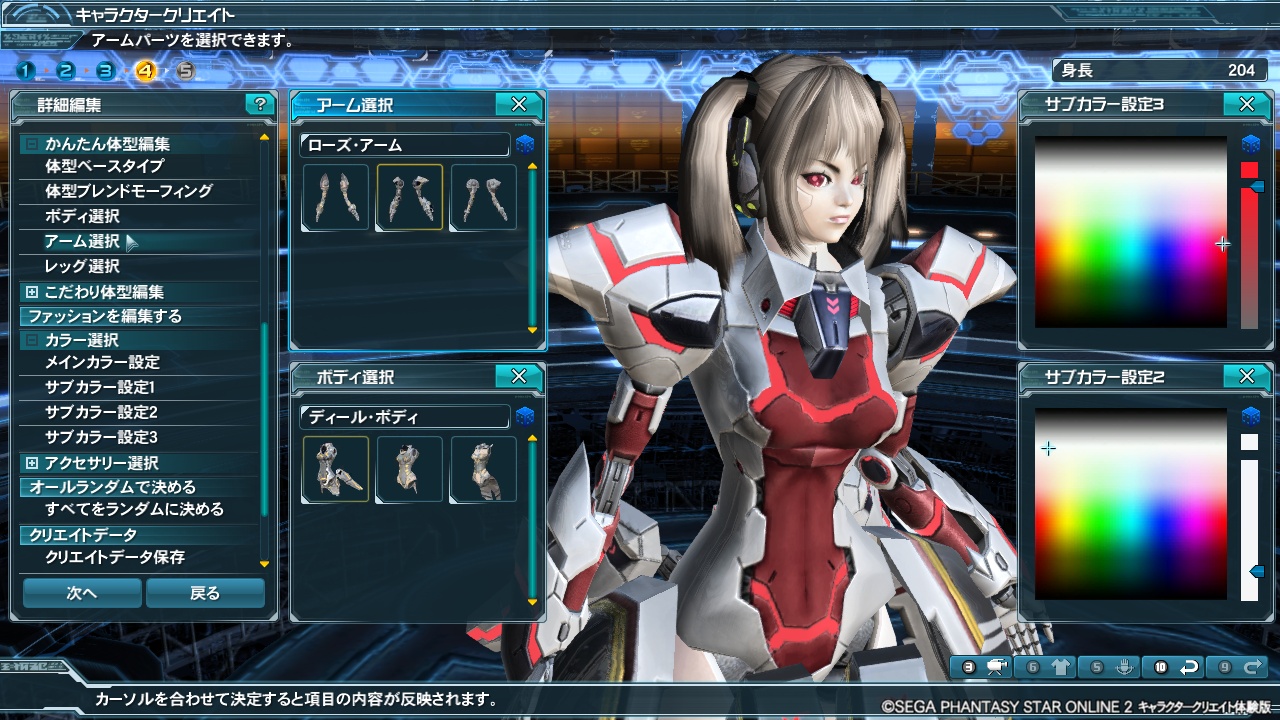The image size is (1280, 720).
Task: Pick the first arm part thumbnail
Action: 336,198
